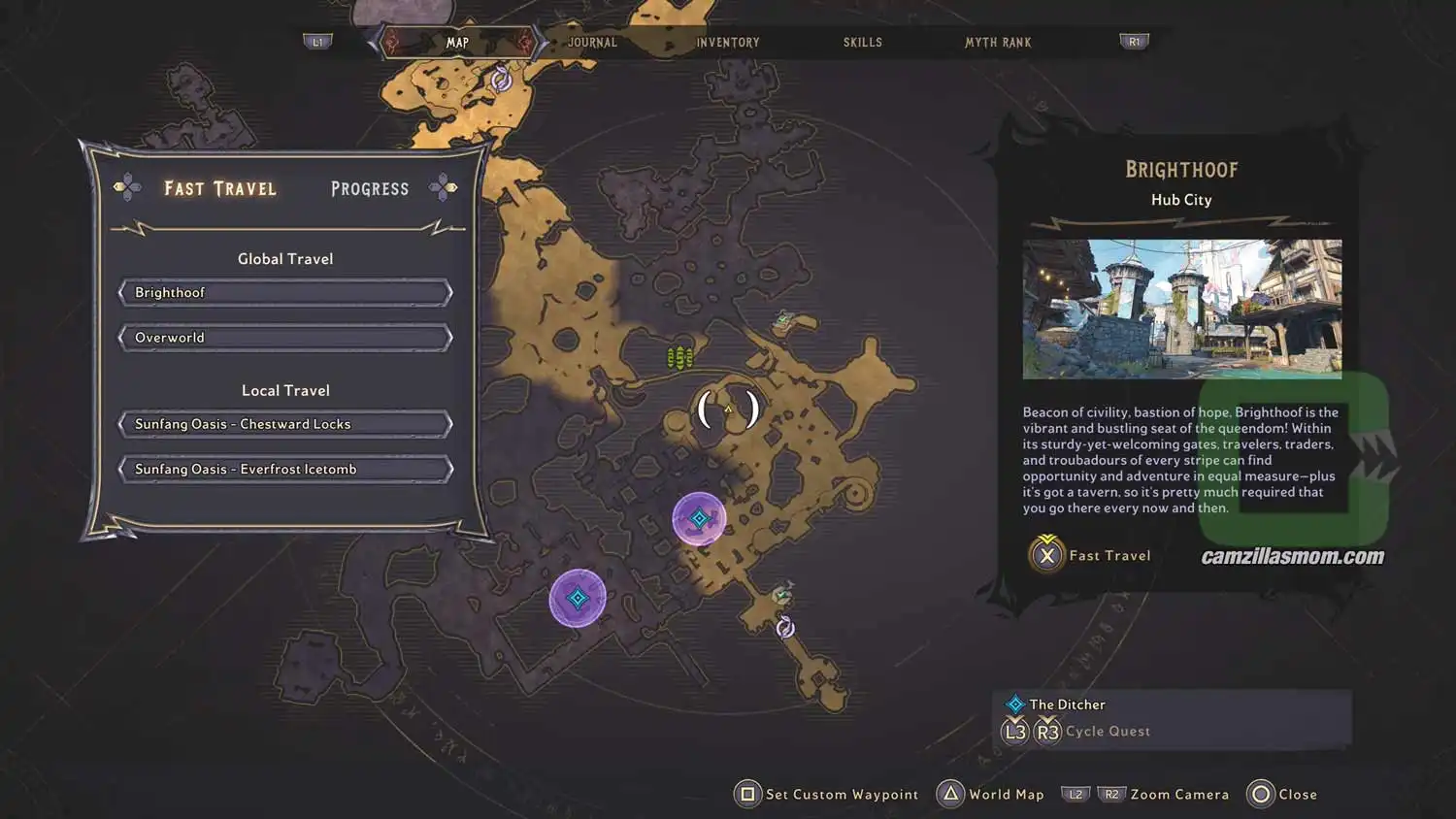Select Overworld as global travel destination
The height and width of the screenshot is (819, 1456).
(284, 337)
